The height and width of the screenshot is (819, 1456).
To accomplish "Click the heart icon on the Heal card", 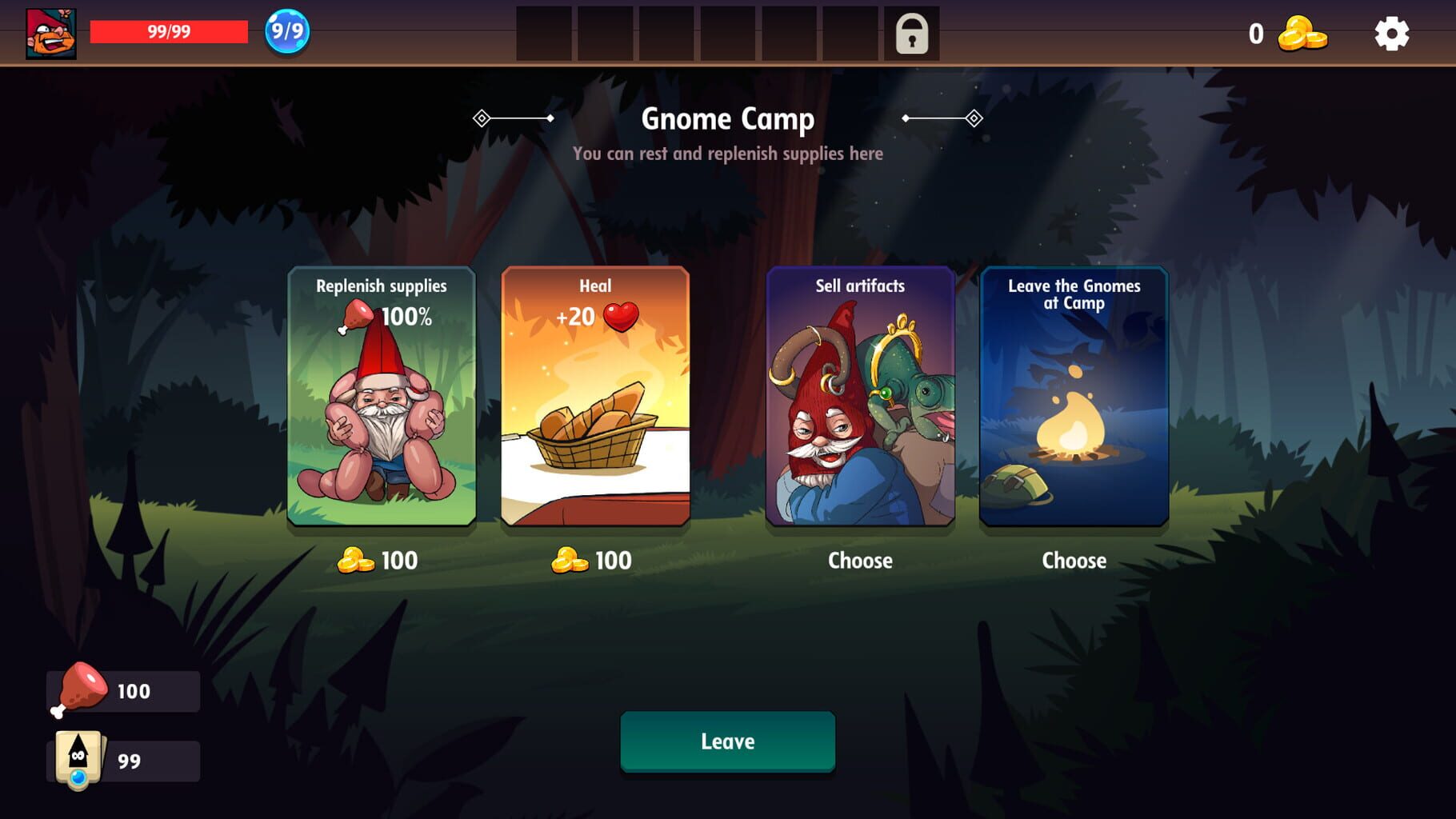I will coord(622,317).
